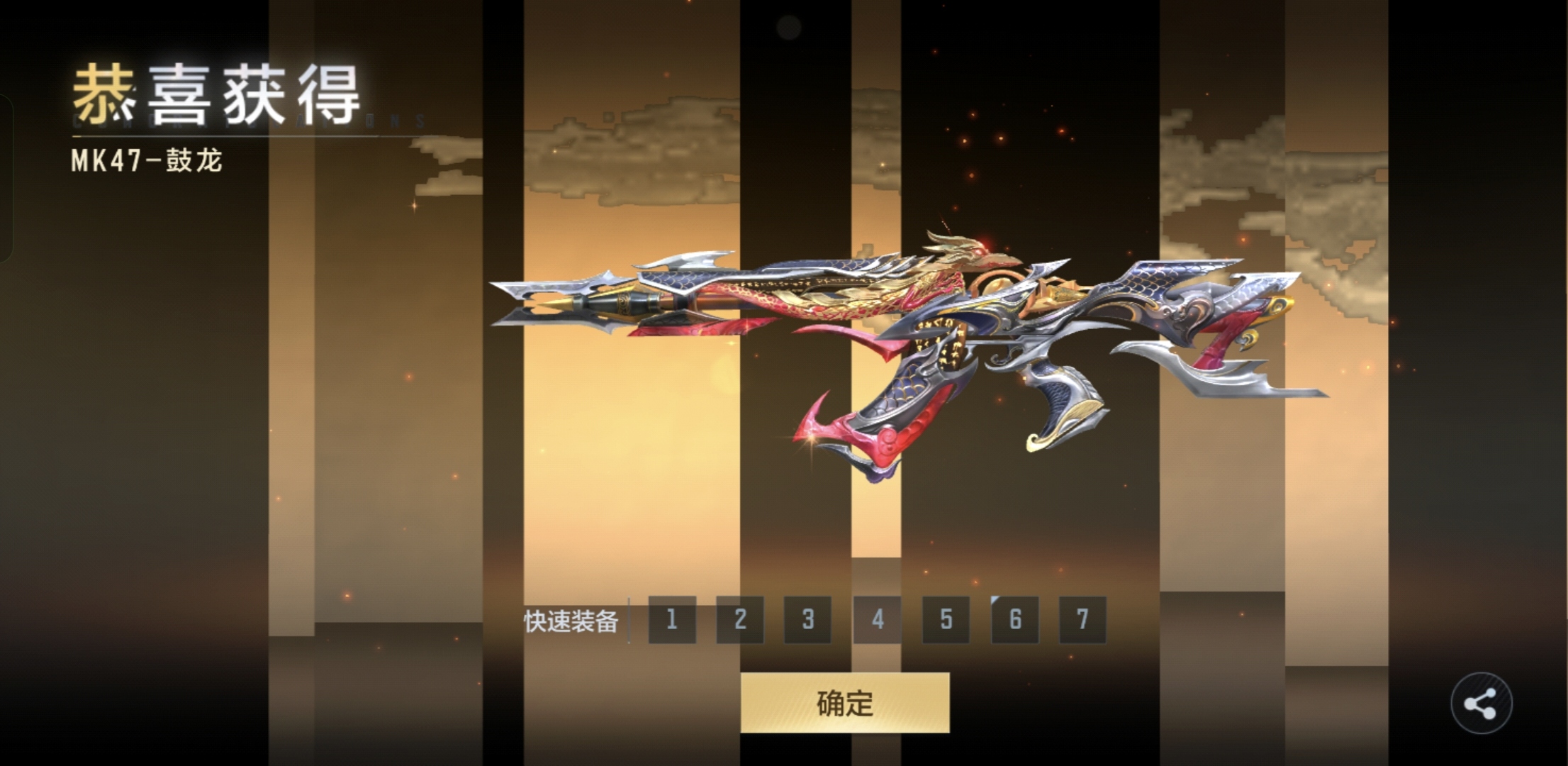Screen dimensions: 1568x766
Task: Open the share icon
Action: 1481,704
